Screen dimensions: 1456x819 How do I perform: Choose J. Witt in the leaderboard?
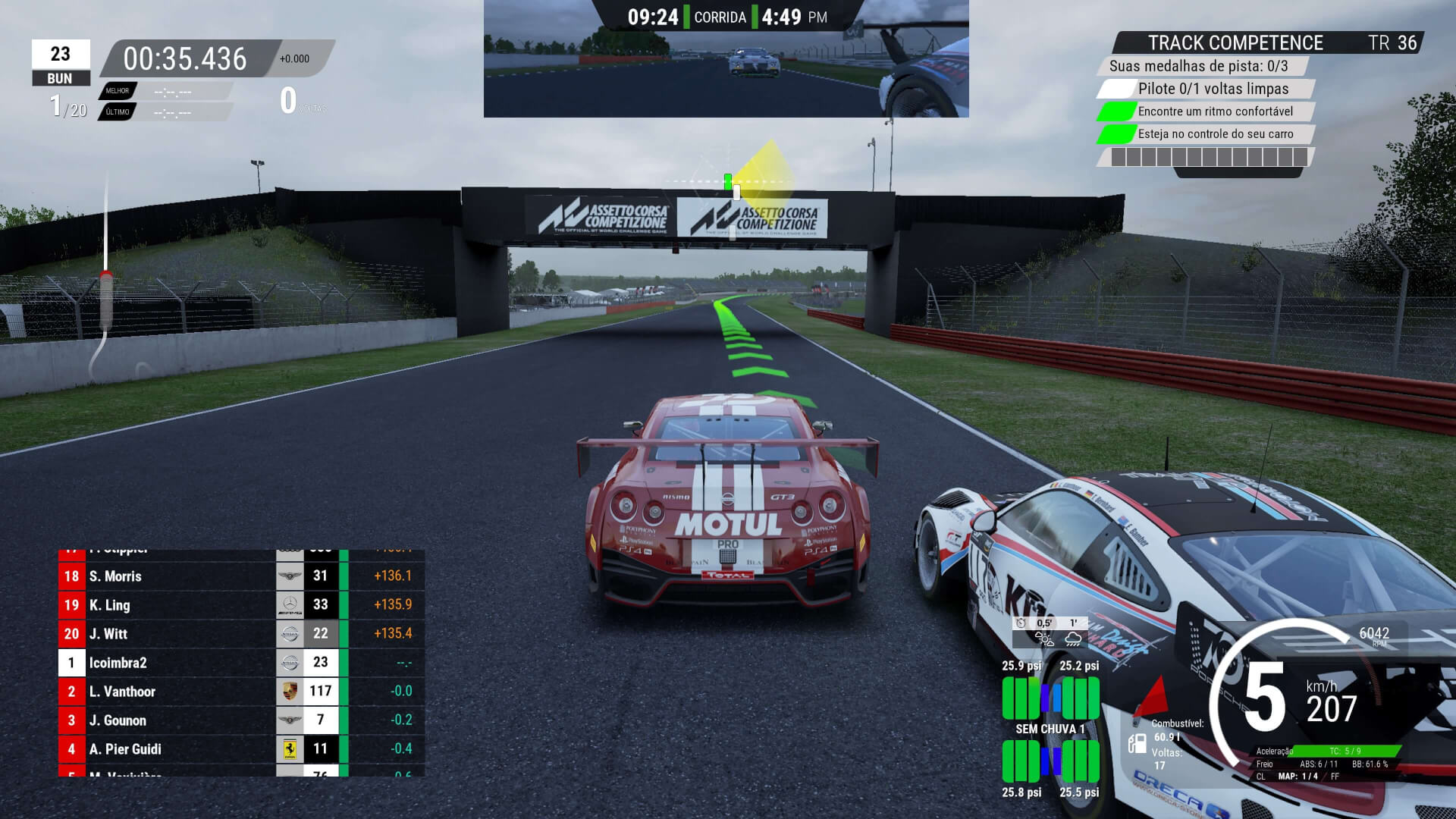point(241,634)
